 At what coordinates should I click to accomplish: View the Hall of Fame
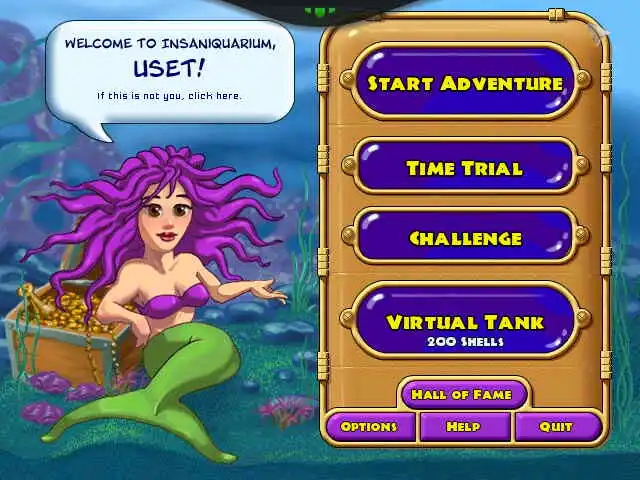point(462,394)
